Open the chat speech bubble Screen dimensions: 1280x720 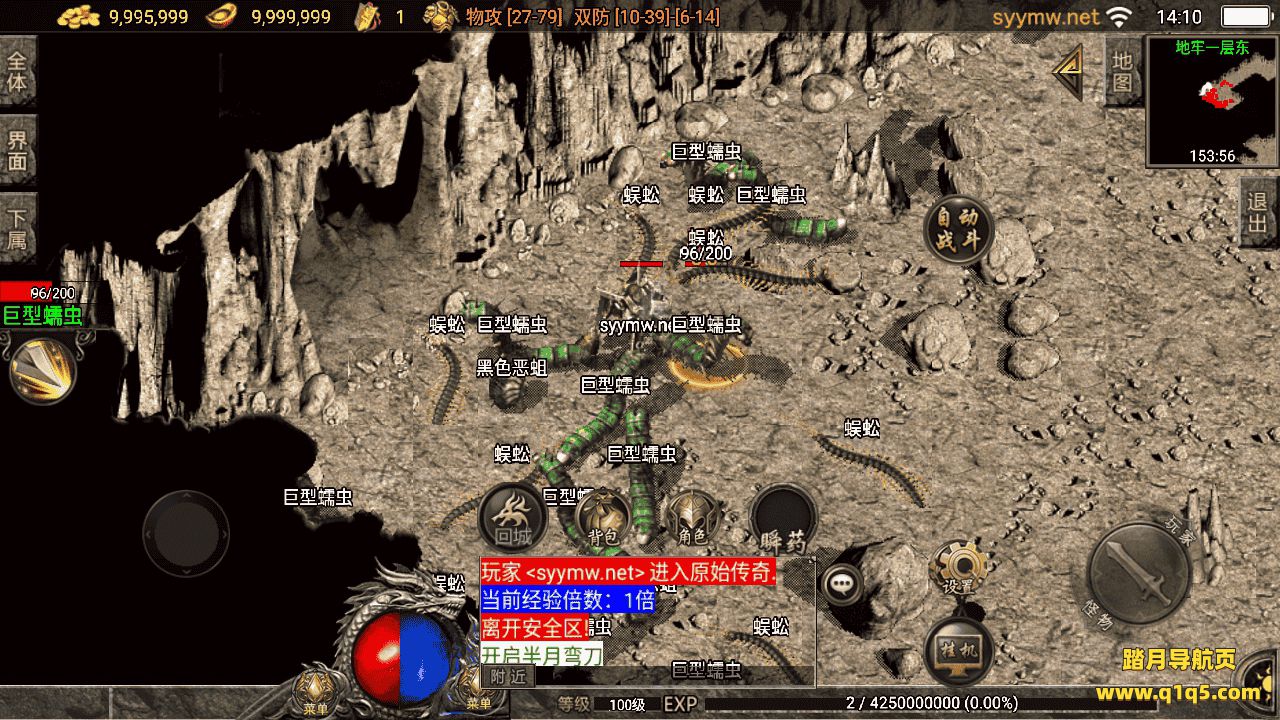tap(842, 583)
